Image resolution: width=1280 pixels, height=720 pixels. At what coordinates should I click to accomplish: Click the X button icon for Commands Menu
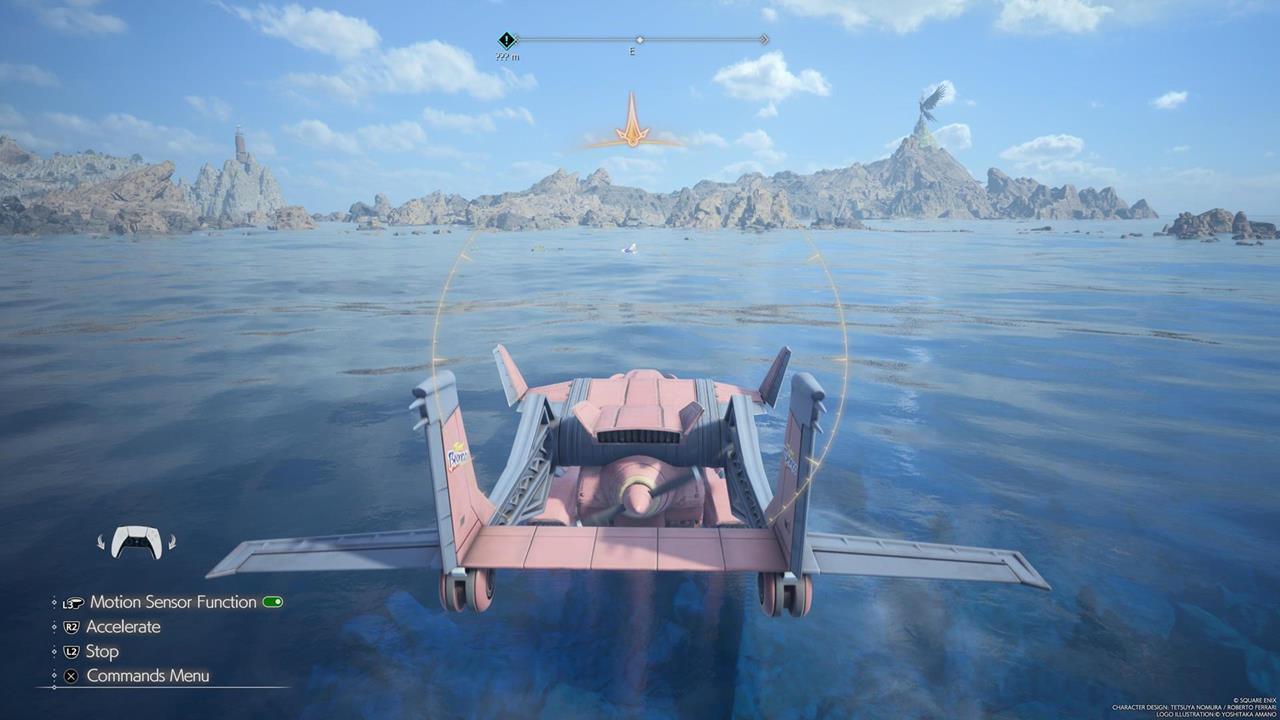point(71,674)
